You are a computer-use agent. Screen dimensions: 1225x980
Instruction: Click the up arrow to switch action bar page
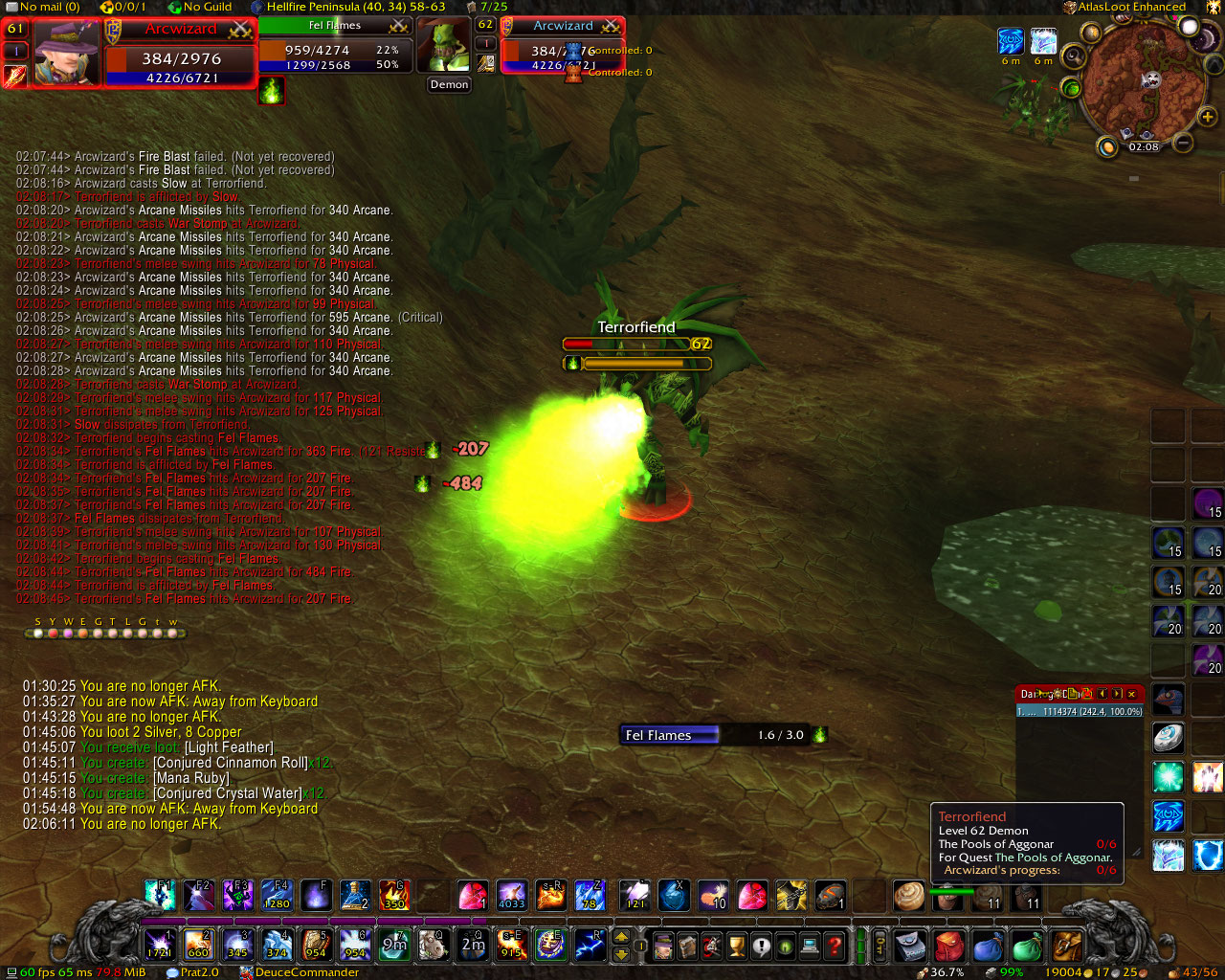tap(621, 938)
